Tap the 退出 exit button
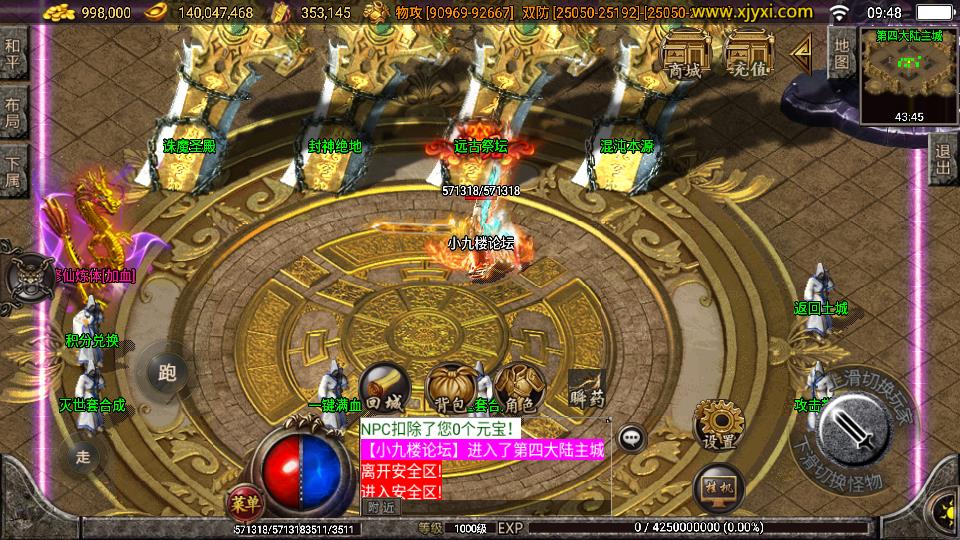The width and height of the screenshot is (960, 540). point(942,158)
